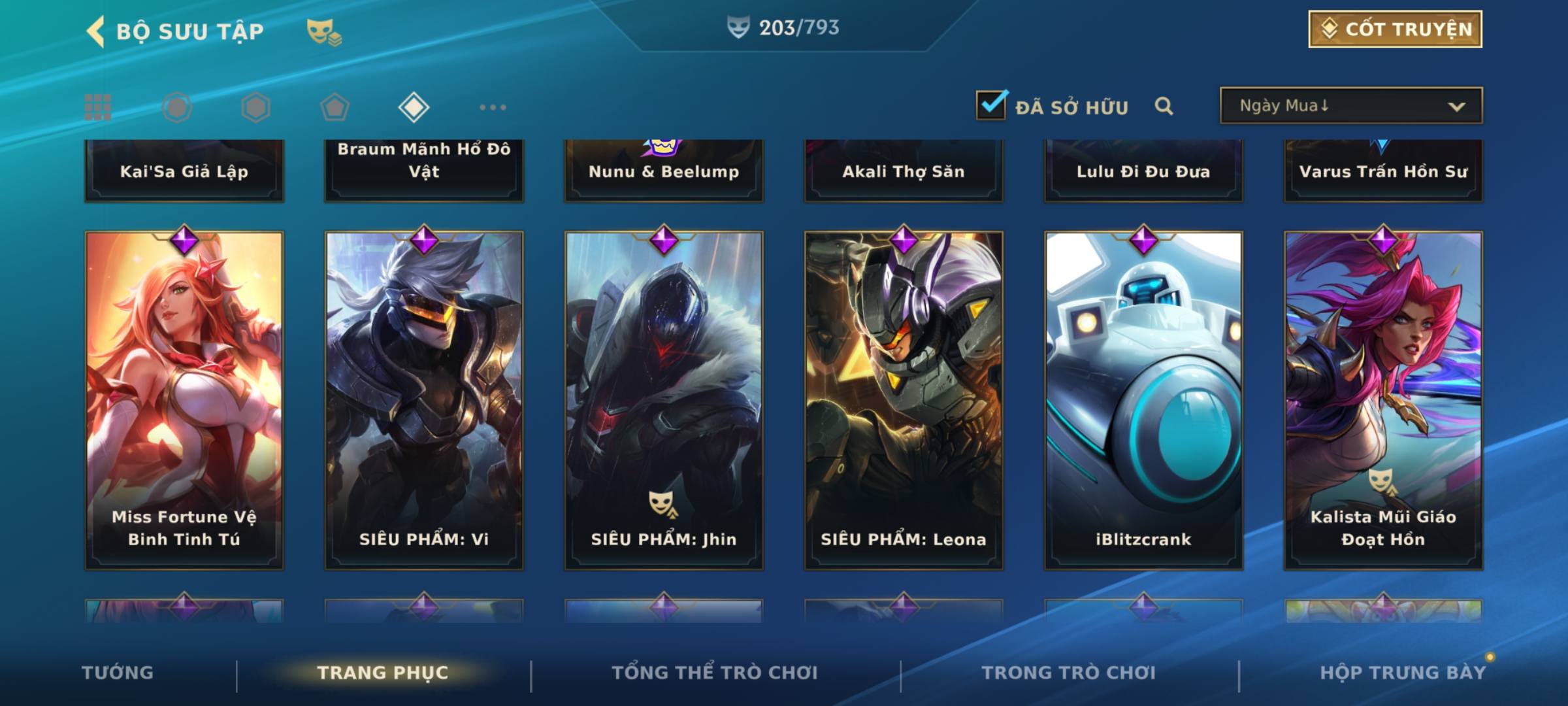Screen dimensions: 1568x706
Task: Toggle the Đã Sở Hữu checkbox
Action: coord(991,105)
